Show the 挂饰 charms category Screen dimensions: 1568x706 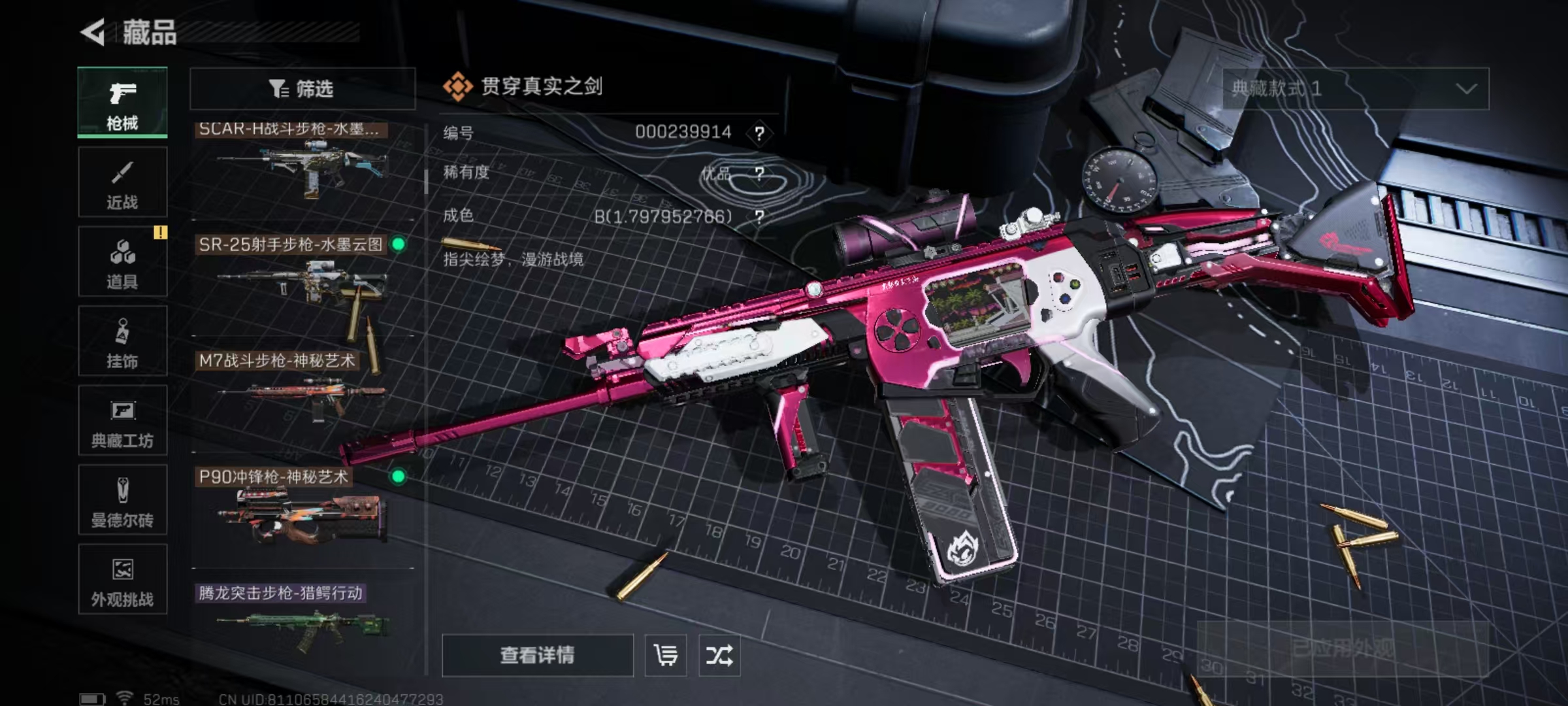122,341
